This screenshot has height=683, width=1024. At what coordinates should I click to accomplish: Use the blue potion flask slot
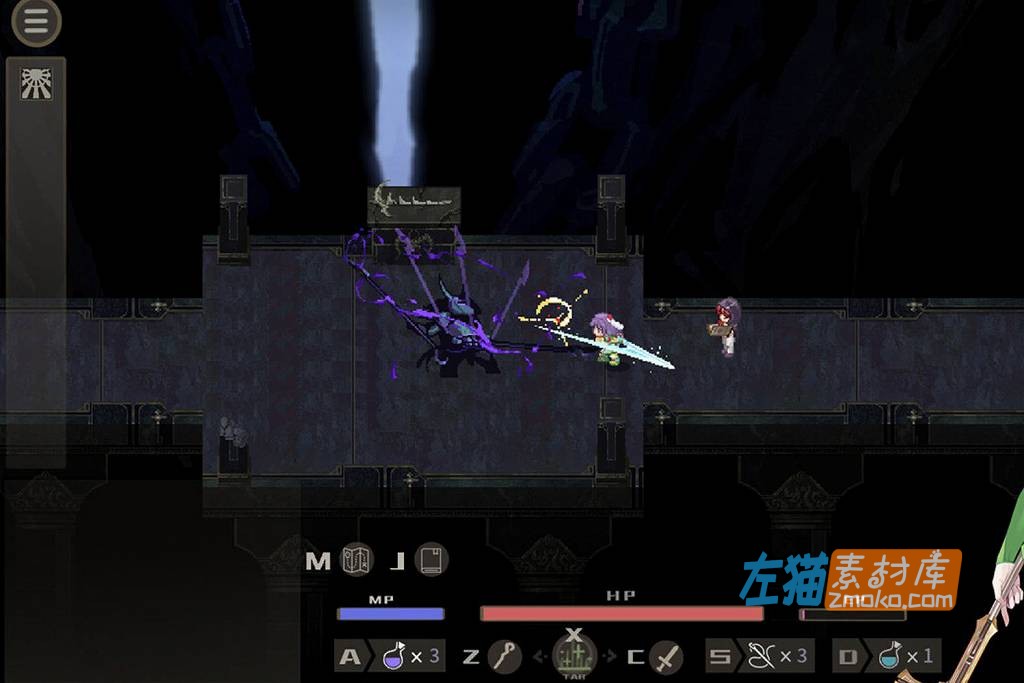pyautogui.click(x=889, y=657)
